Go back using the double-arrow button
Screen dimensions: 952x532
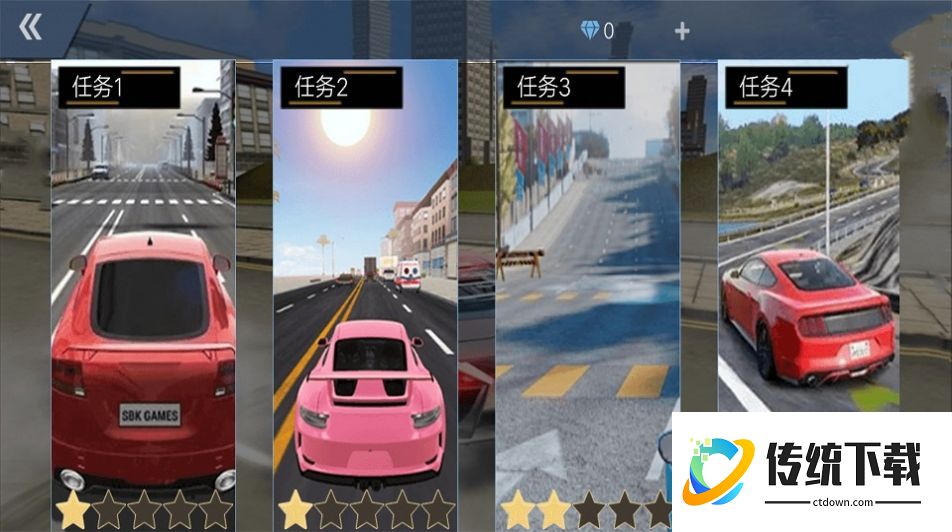[31, 27]
